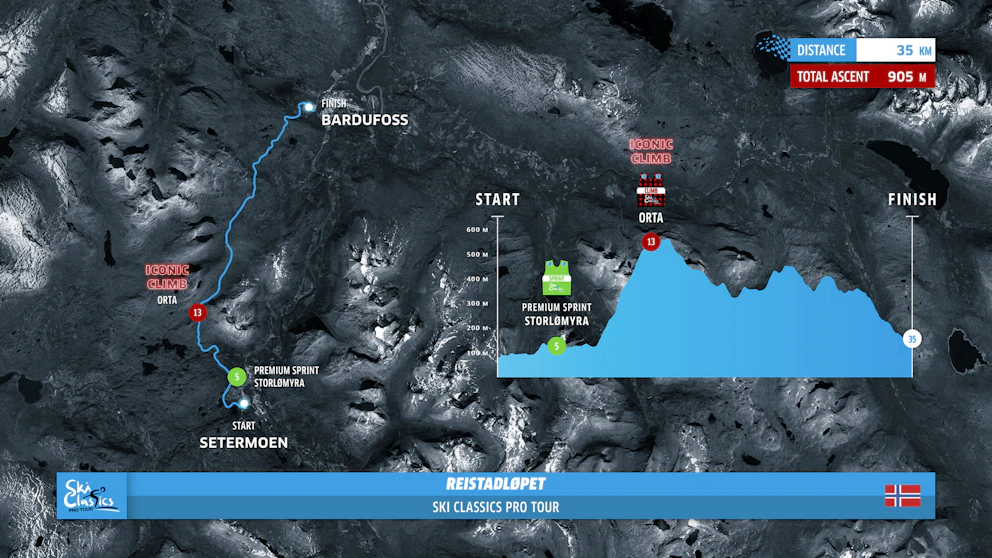Click the white 35 finish marker on the profile
This screenshot has height=558, width=992.
[911, 339]
